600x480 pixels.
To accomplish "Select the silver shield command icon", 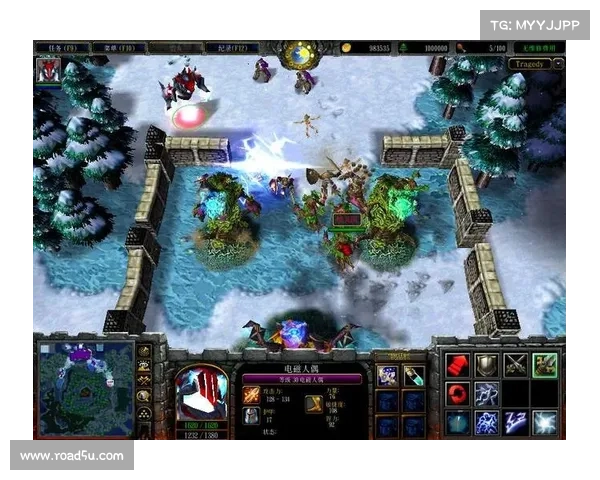I will tap(487, 365).
